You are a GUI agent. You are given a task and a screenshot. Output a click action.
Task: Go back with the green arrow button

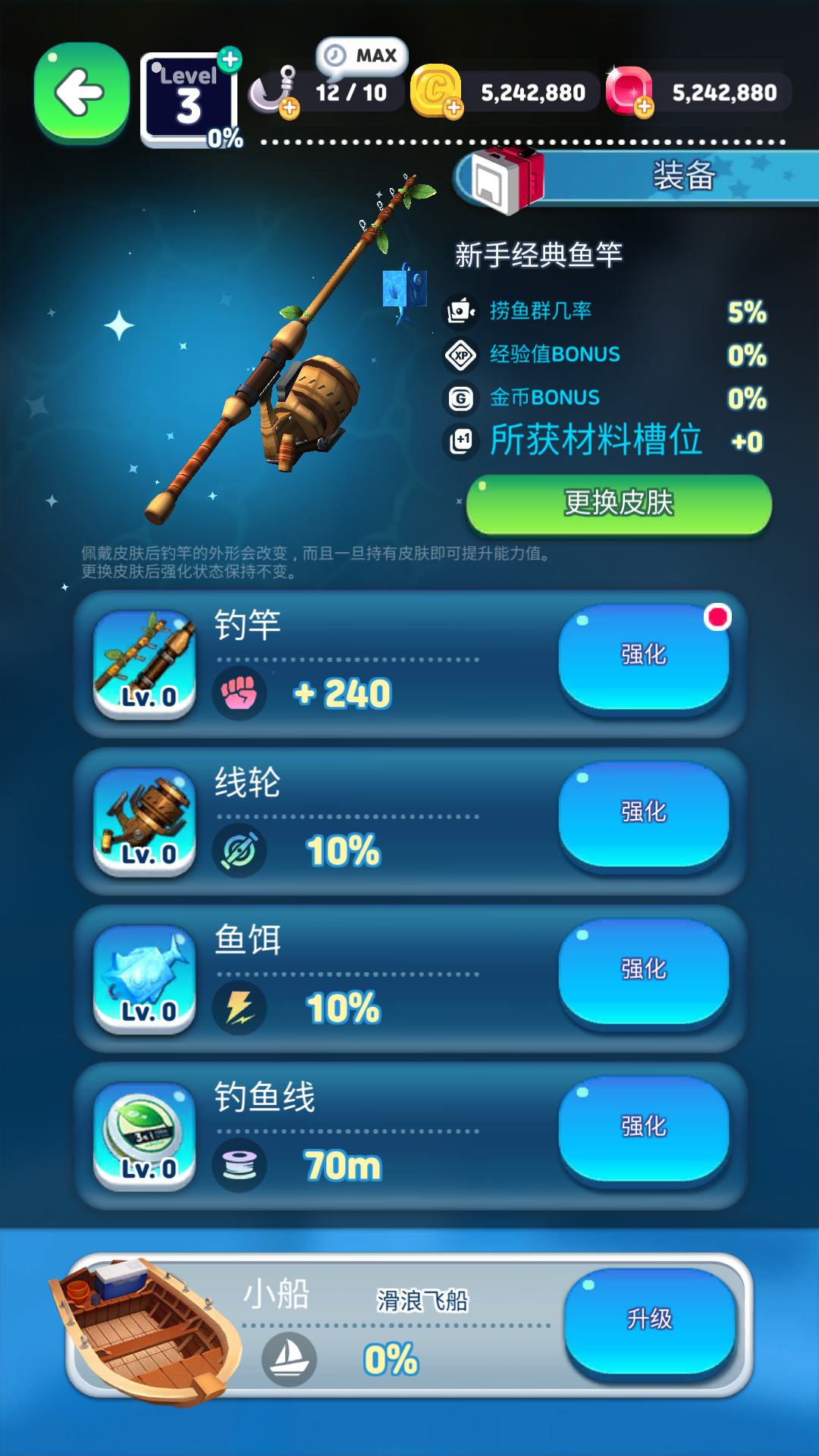[x=81, y=93]
